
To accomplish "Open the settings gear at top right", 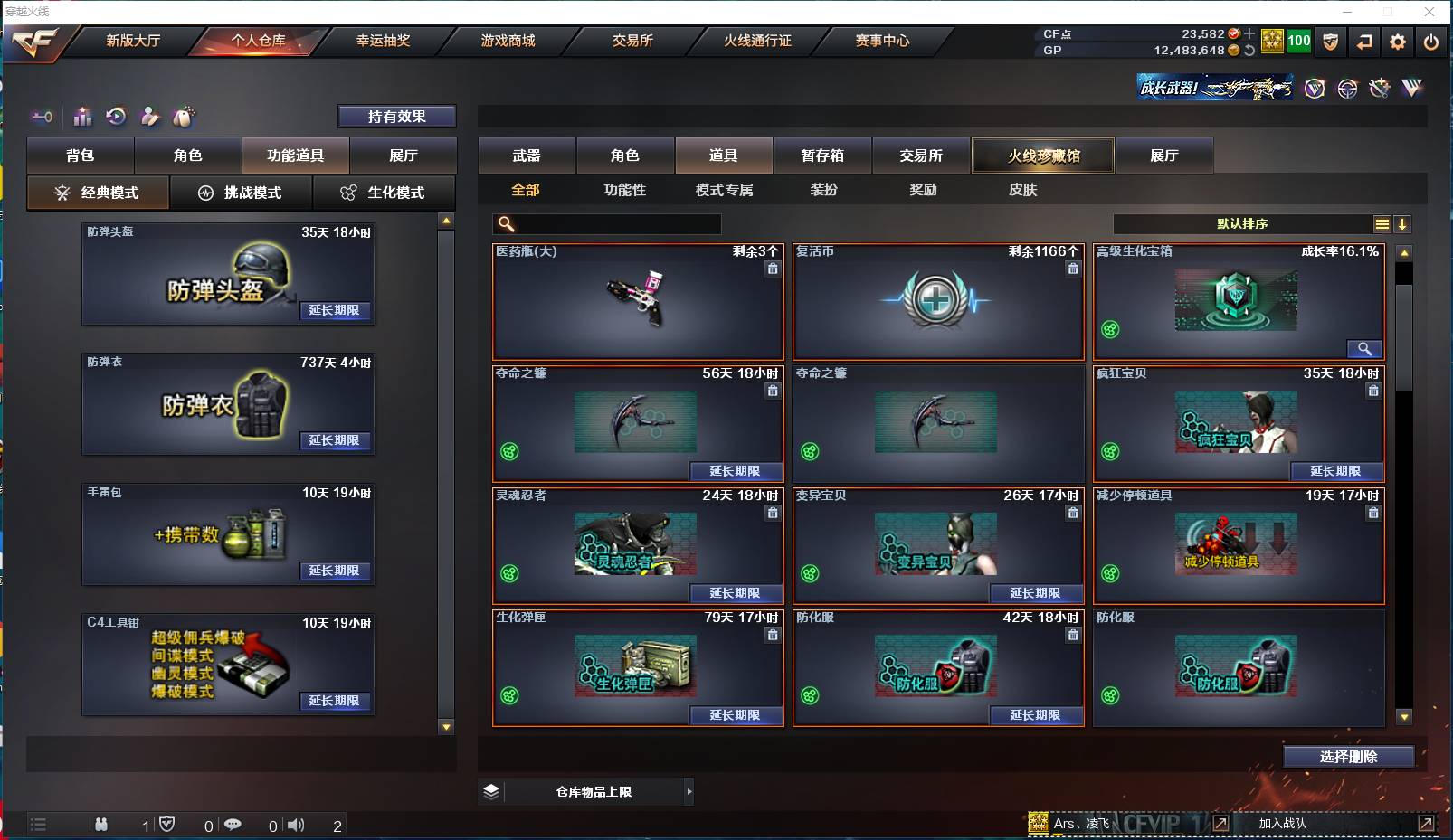I will point(1396,42).
